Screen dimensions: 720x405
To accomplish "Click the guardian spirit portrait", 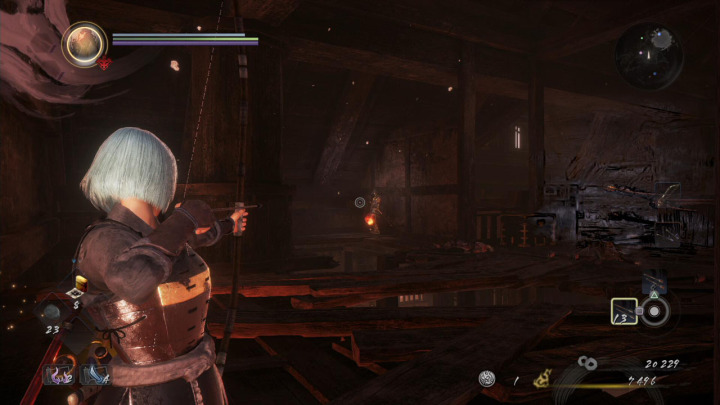I will point(84,44).
